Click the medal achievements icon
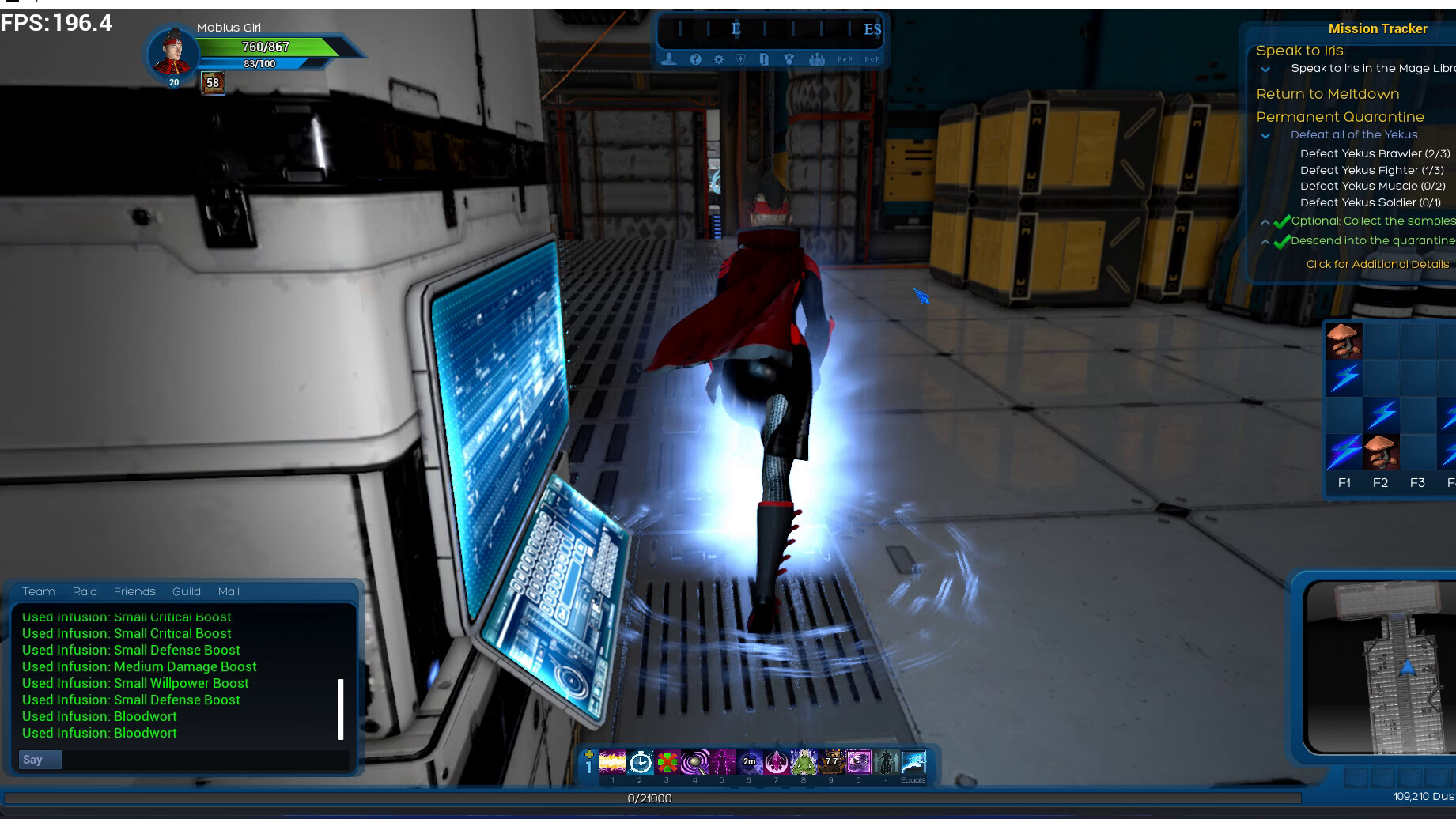This screenshot has height=819, width=1456. (789, 59)
